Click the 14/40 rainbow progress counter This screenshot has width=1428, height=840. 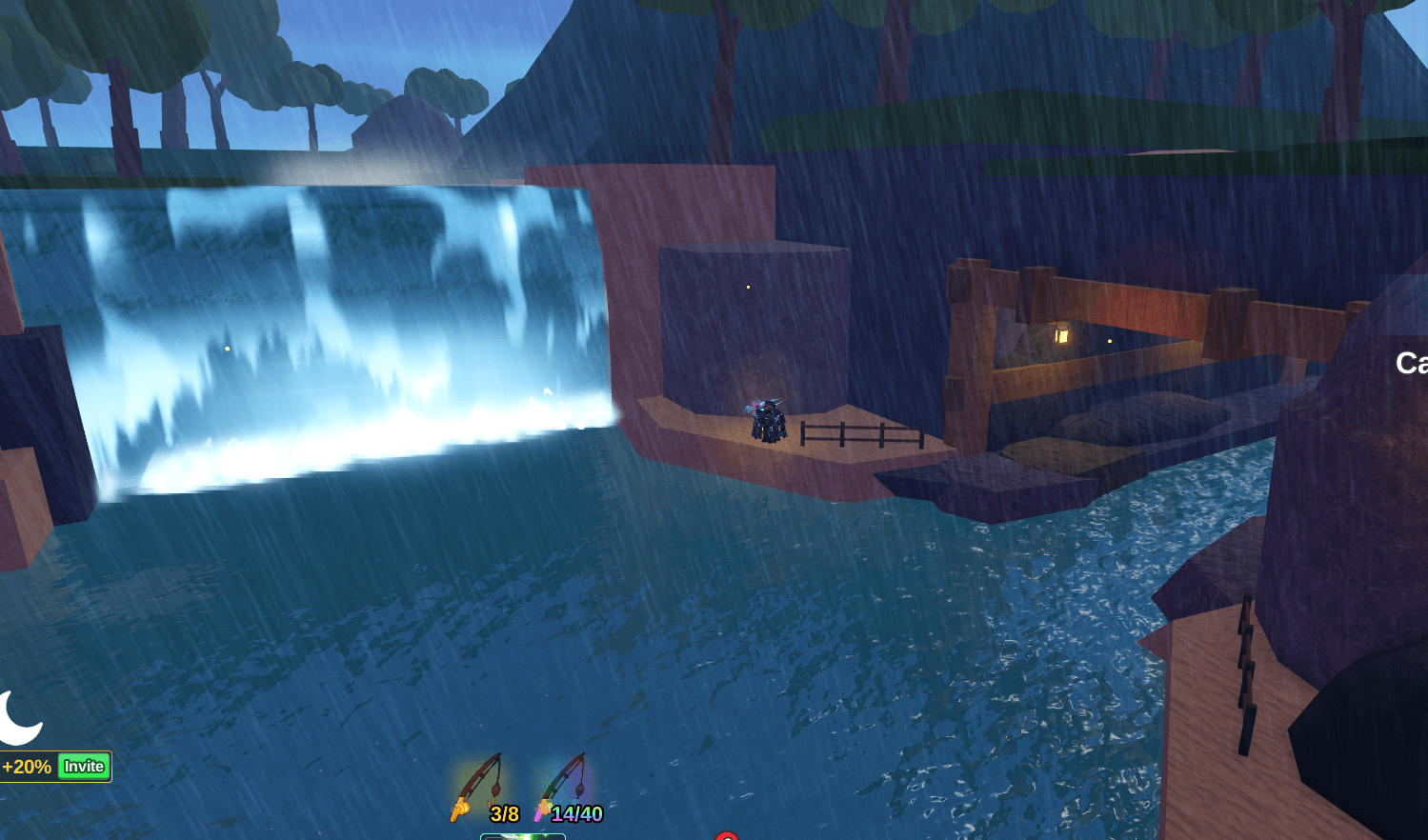[576, 810]
